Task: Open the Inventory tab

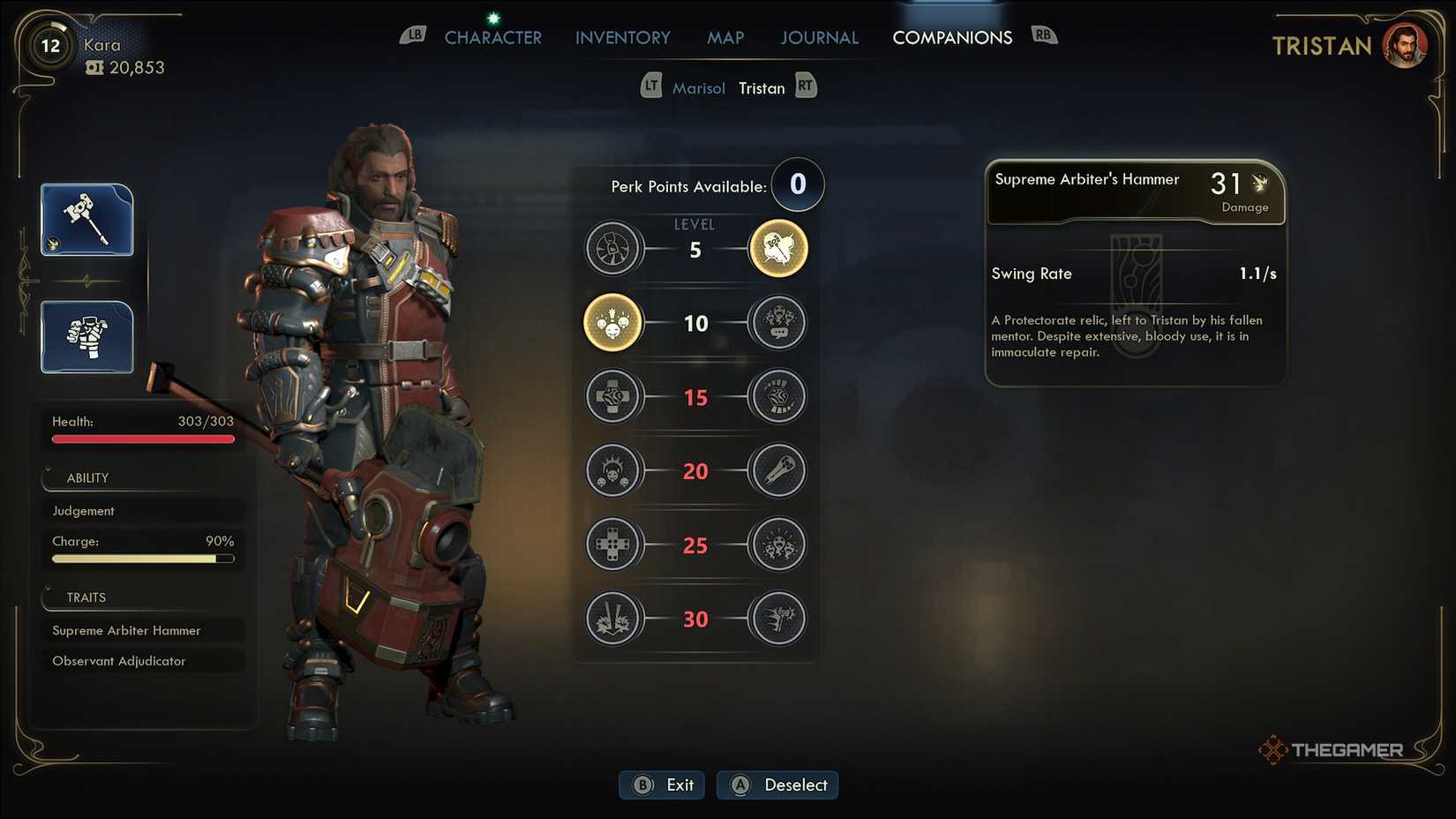Action: [x=622, y=38]
